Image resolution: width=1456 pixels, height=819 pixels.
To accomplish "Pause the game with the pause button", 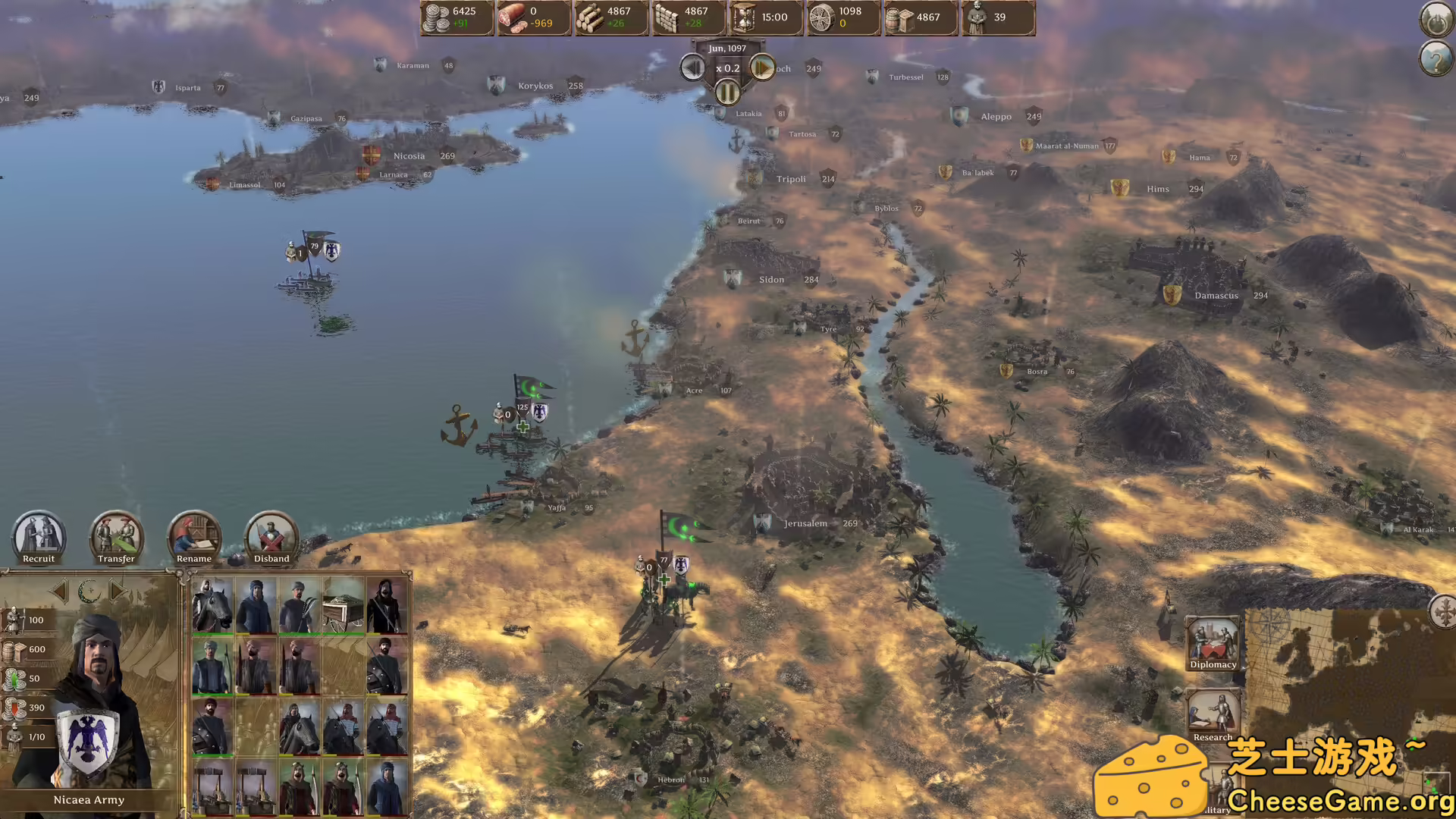I will (x=727, y=93).
